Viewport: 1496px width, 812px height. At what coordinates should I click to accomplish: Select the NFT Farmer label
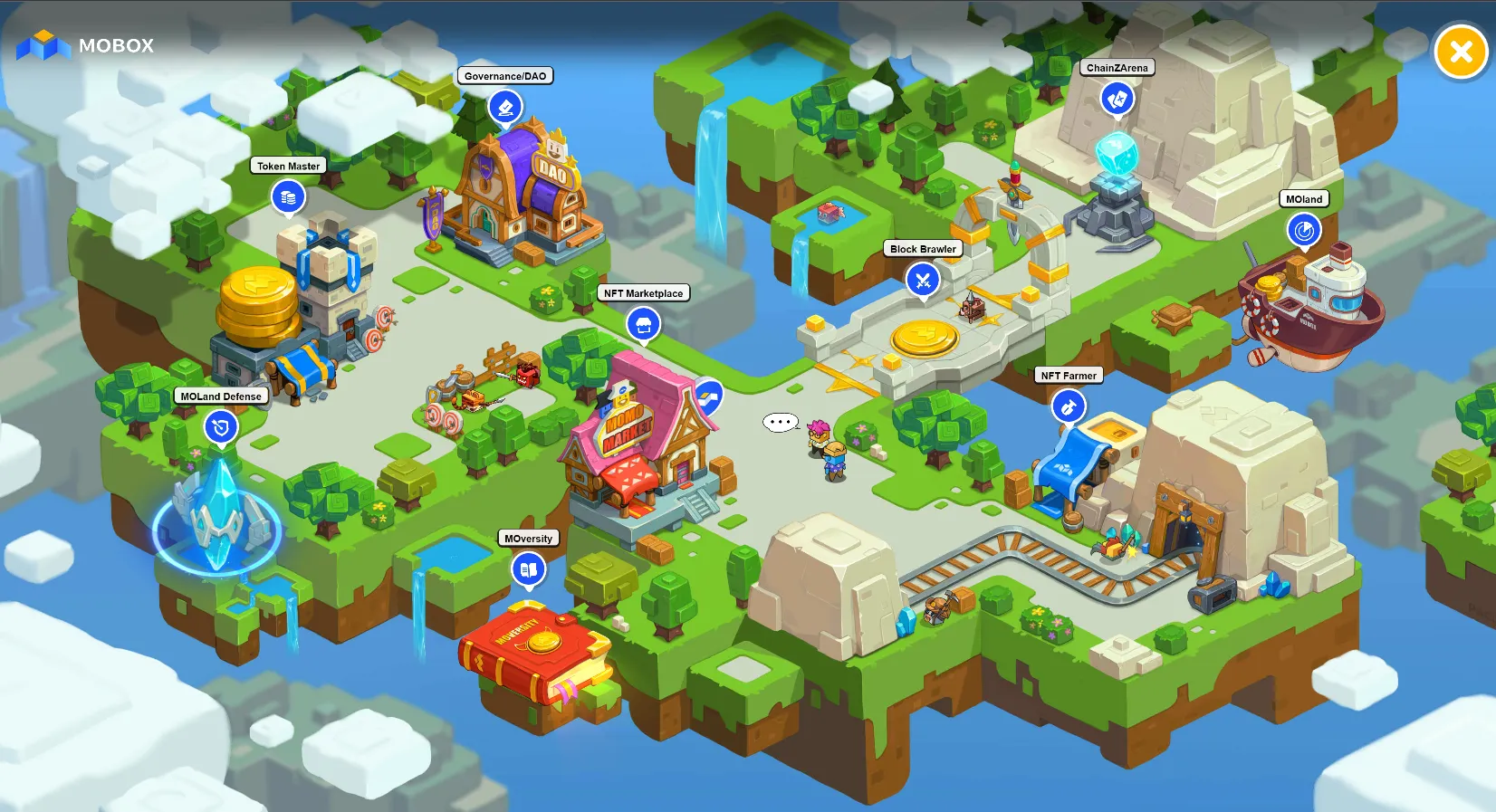(1069, 375)
